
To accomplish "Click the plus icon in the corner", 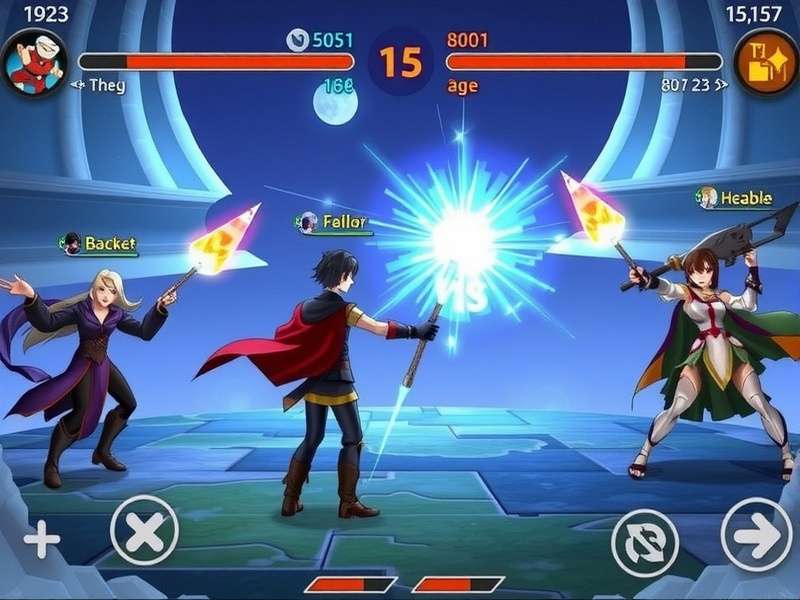I will [42, 541].
